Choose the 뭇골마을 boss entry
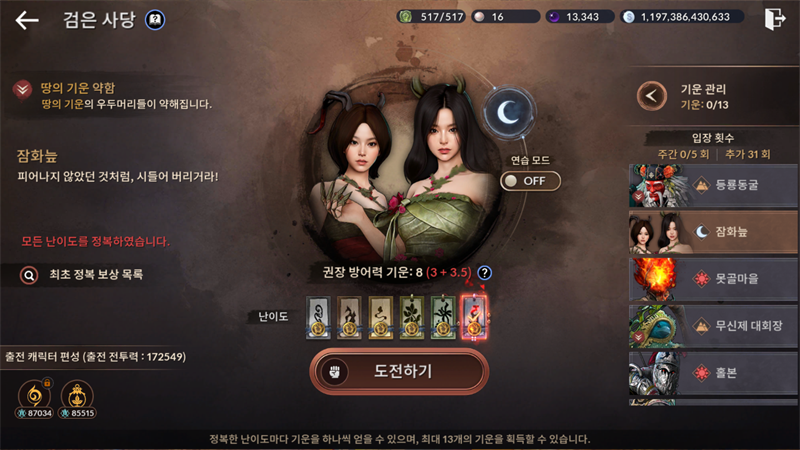The height and width of the screenshot is (450, 800). click(x=713, y=279)
